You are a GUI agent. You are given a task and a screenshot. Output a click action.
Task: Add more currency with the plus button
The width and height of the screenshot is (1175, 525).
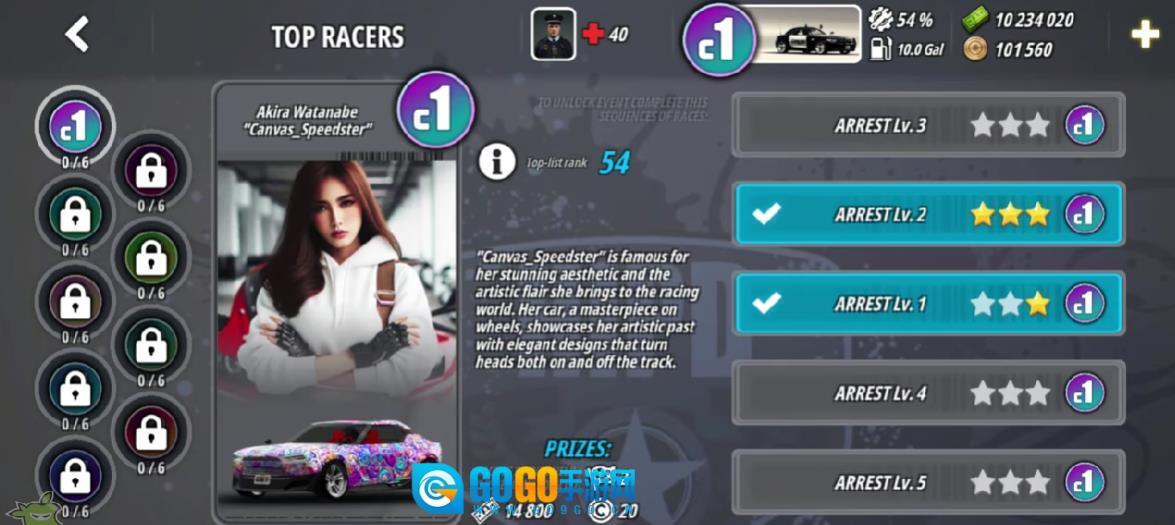pyautogui.click(x=1144, y=35)
